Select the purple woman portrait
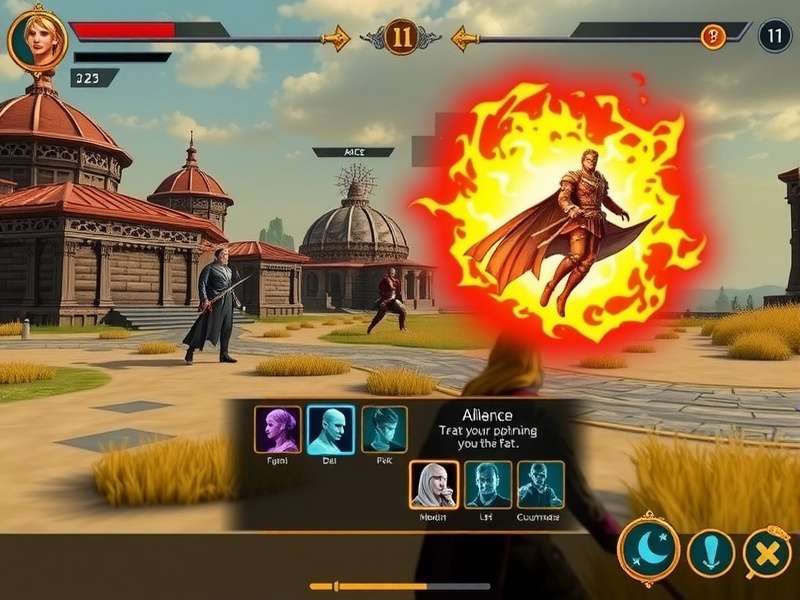800x600 pixels. tap(278, 430)
